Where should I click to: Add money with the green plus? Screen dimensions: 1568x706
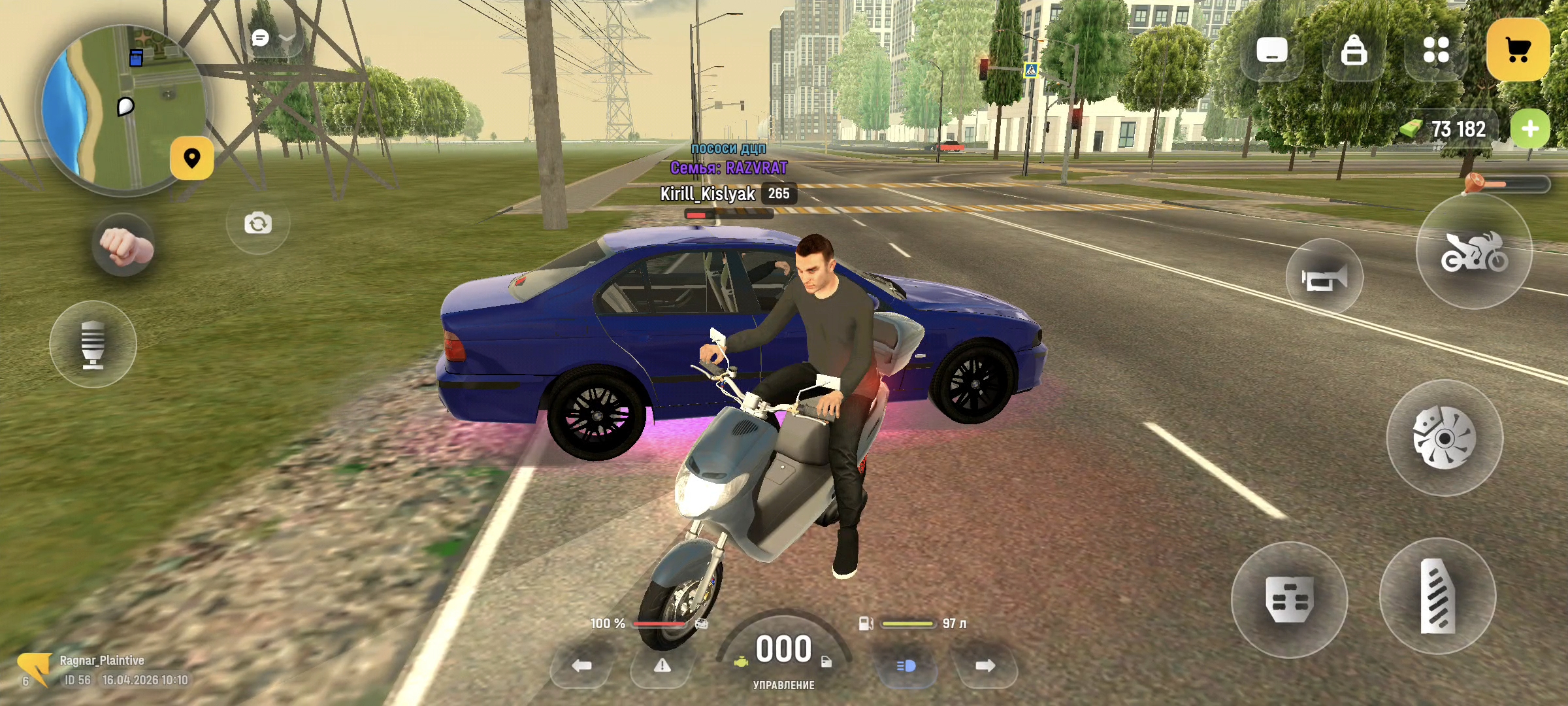[1529, 129]
